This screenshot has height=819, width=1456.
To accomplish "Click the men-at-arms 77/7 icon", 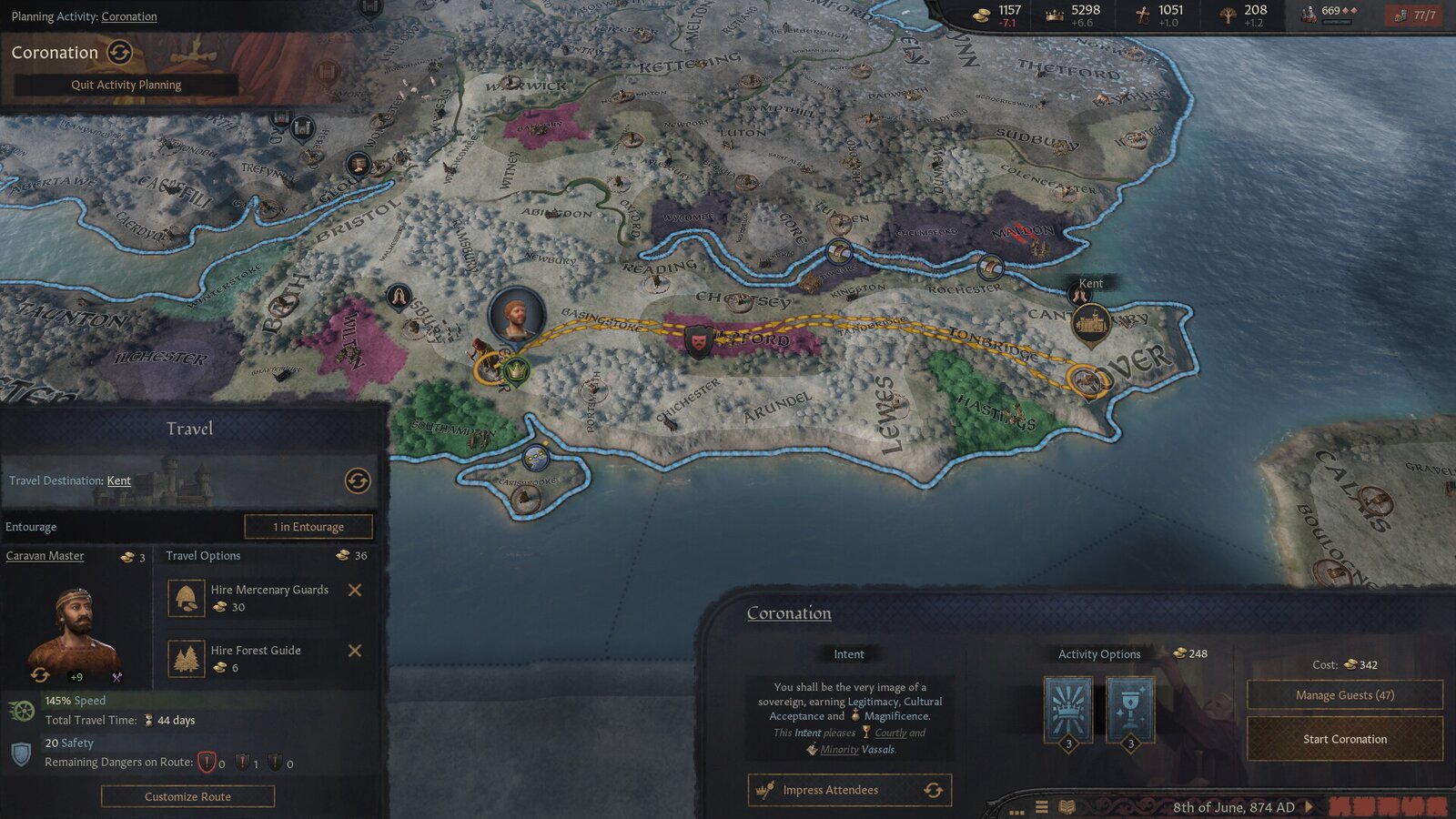I will pos(1405,15).
